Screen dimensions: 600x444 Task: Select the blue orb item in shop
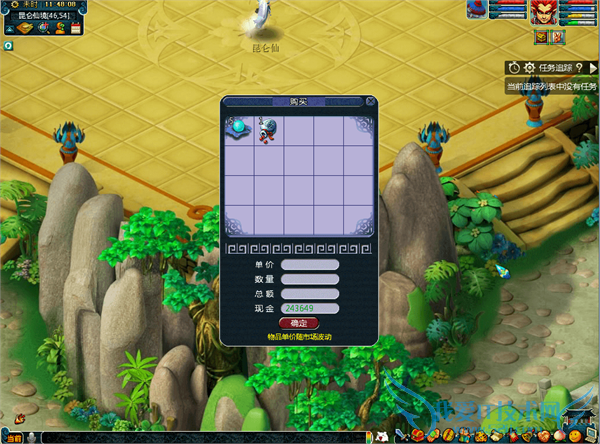240,127
